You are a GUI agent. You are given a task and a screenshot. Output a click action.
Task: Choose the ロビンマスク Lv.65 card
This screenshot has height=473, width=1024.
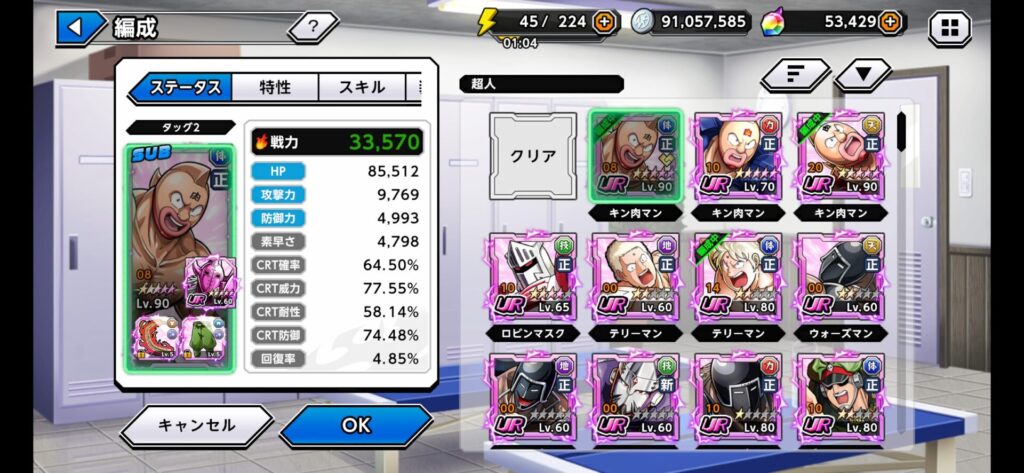532,277
